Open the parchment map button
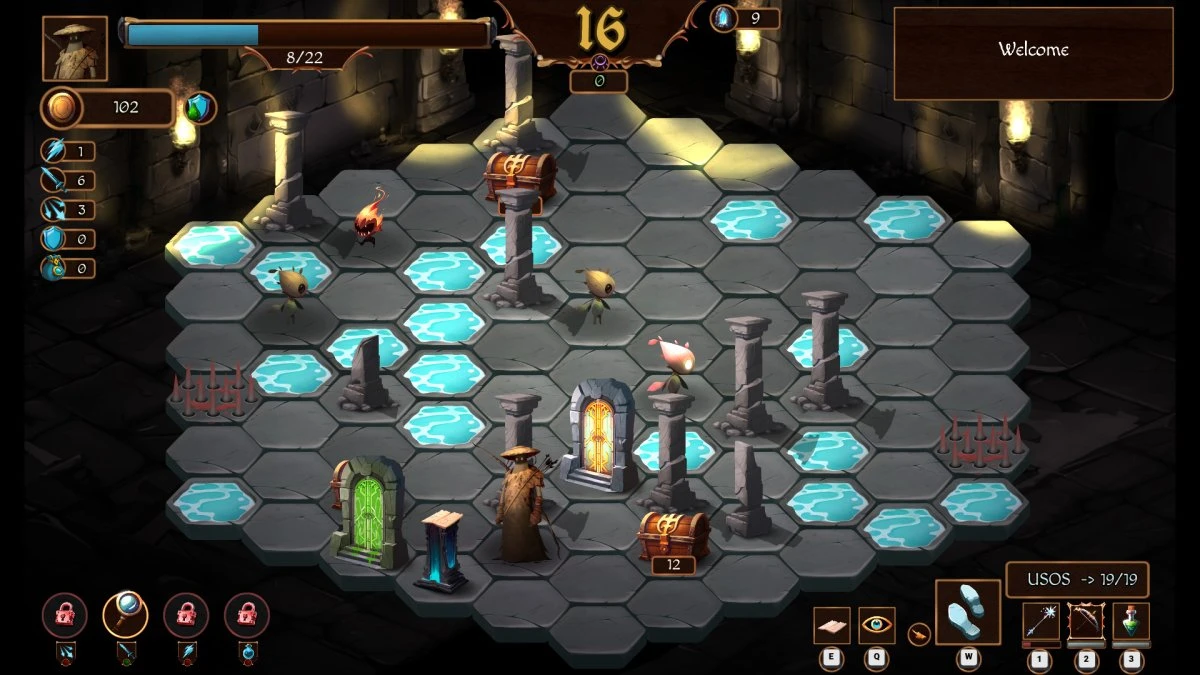 [x=831, y=625]
